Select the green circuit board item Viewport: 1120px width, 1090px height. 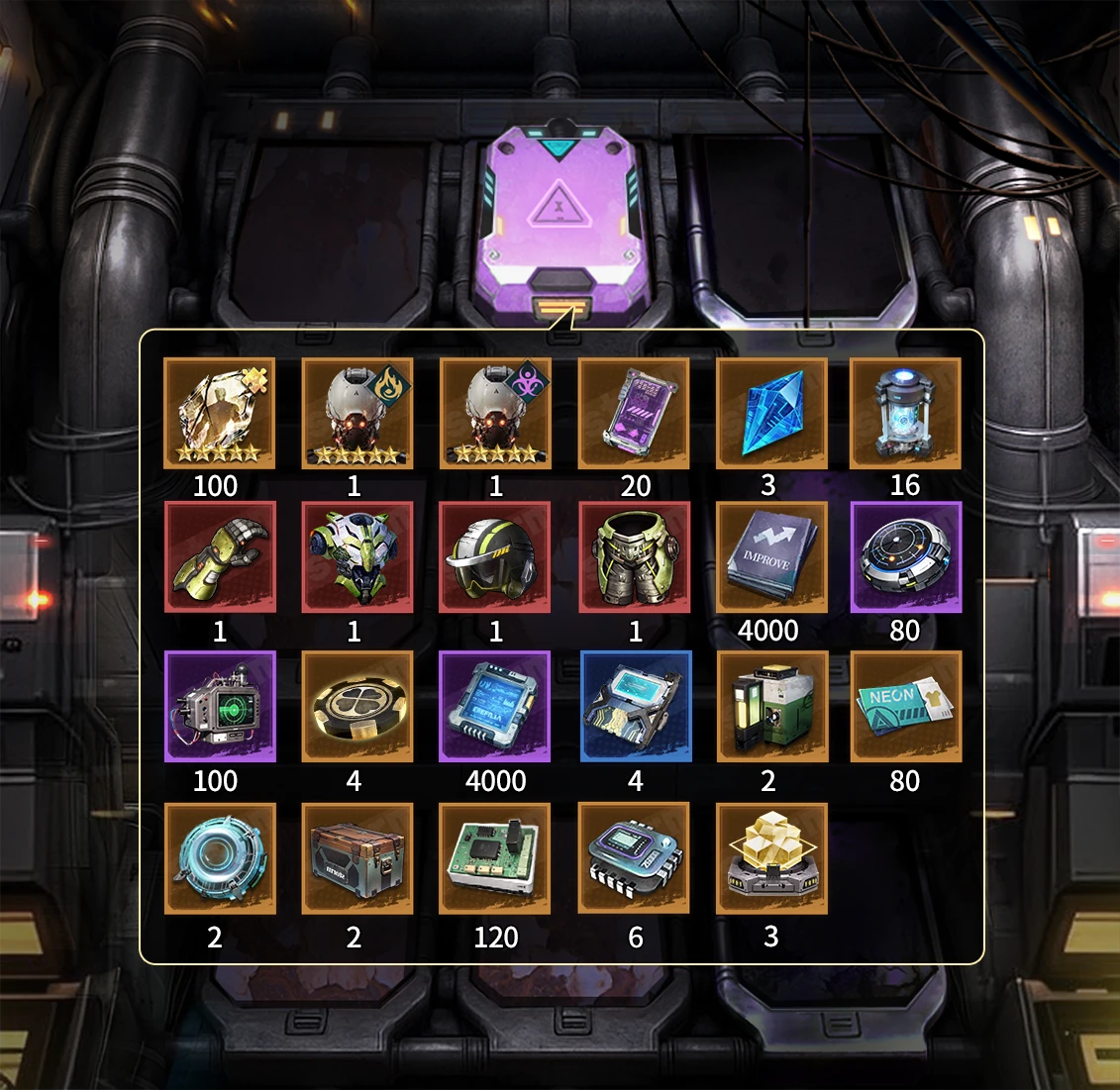pyautogui.click(x=495, y=858)
